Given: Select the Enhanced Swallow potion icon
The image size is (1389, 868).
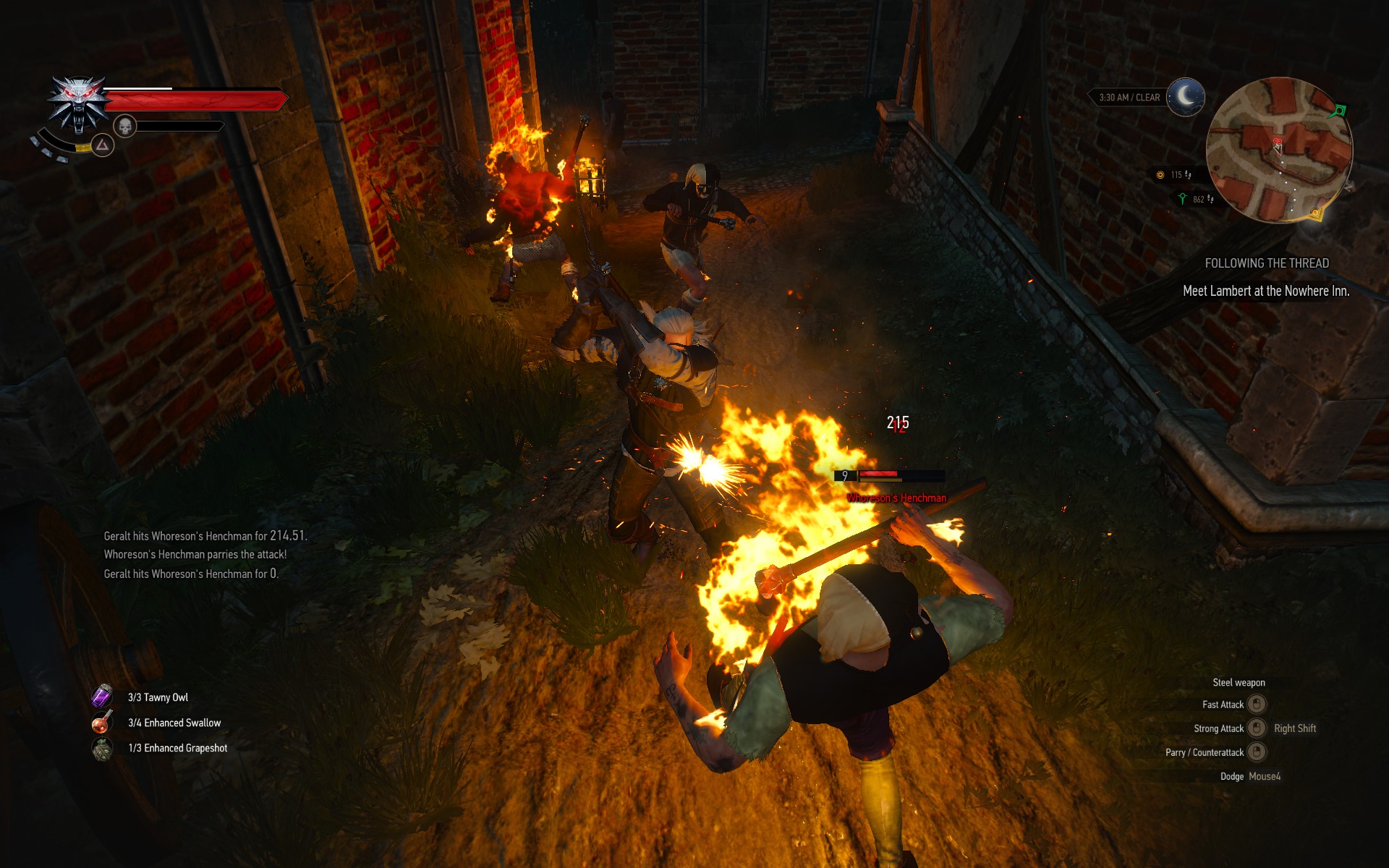Looking at the screenshot, I should (x=102, y=722).
